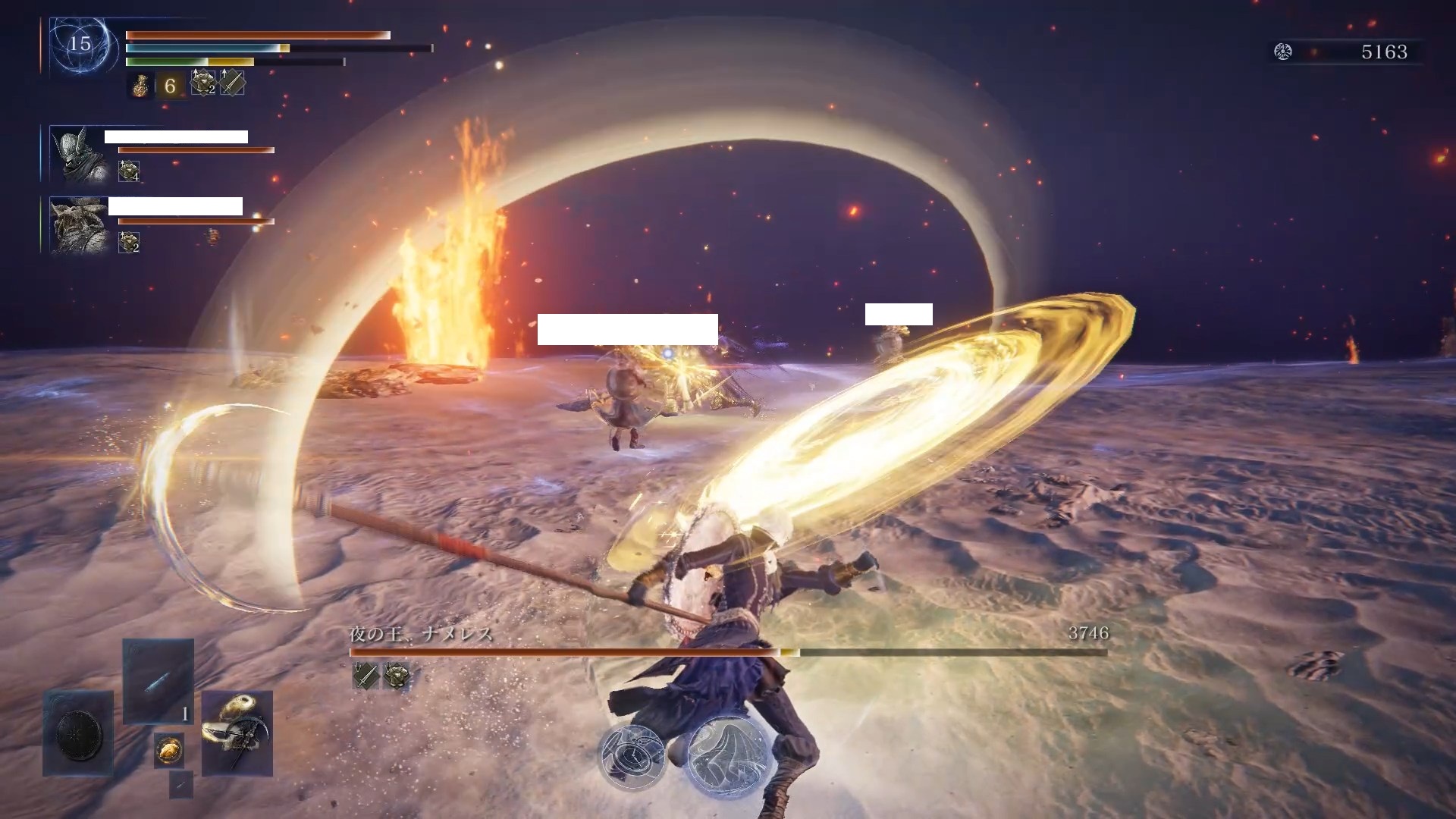1456x819 pixels.
Task: Select the golden orb consumable slot
Action: 168,750
